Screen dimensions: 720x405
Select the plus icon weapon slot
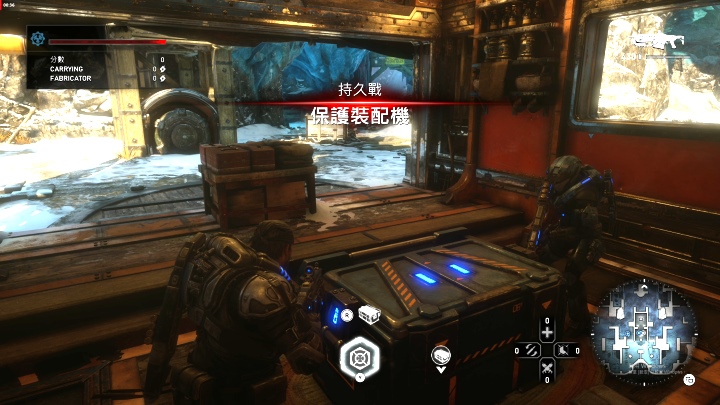tap(546, 332)
